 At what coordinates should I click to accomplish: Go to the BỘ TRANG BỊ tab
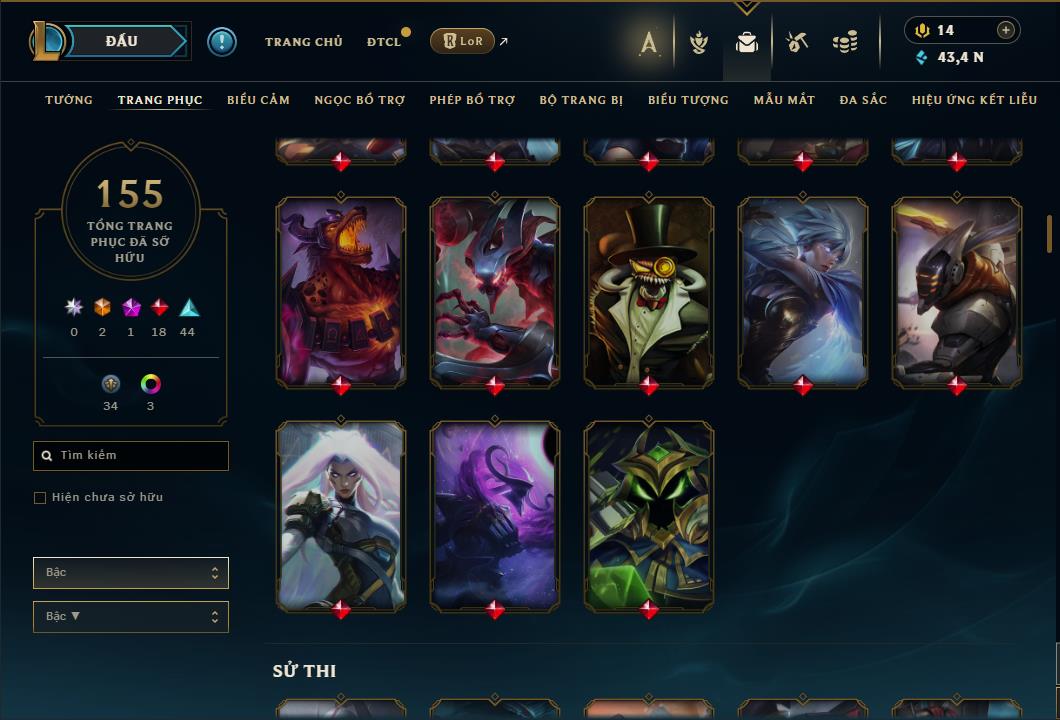click(x=581, y=100)
